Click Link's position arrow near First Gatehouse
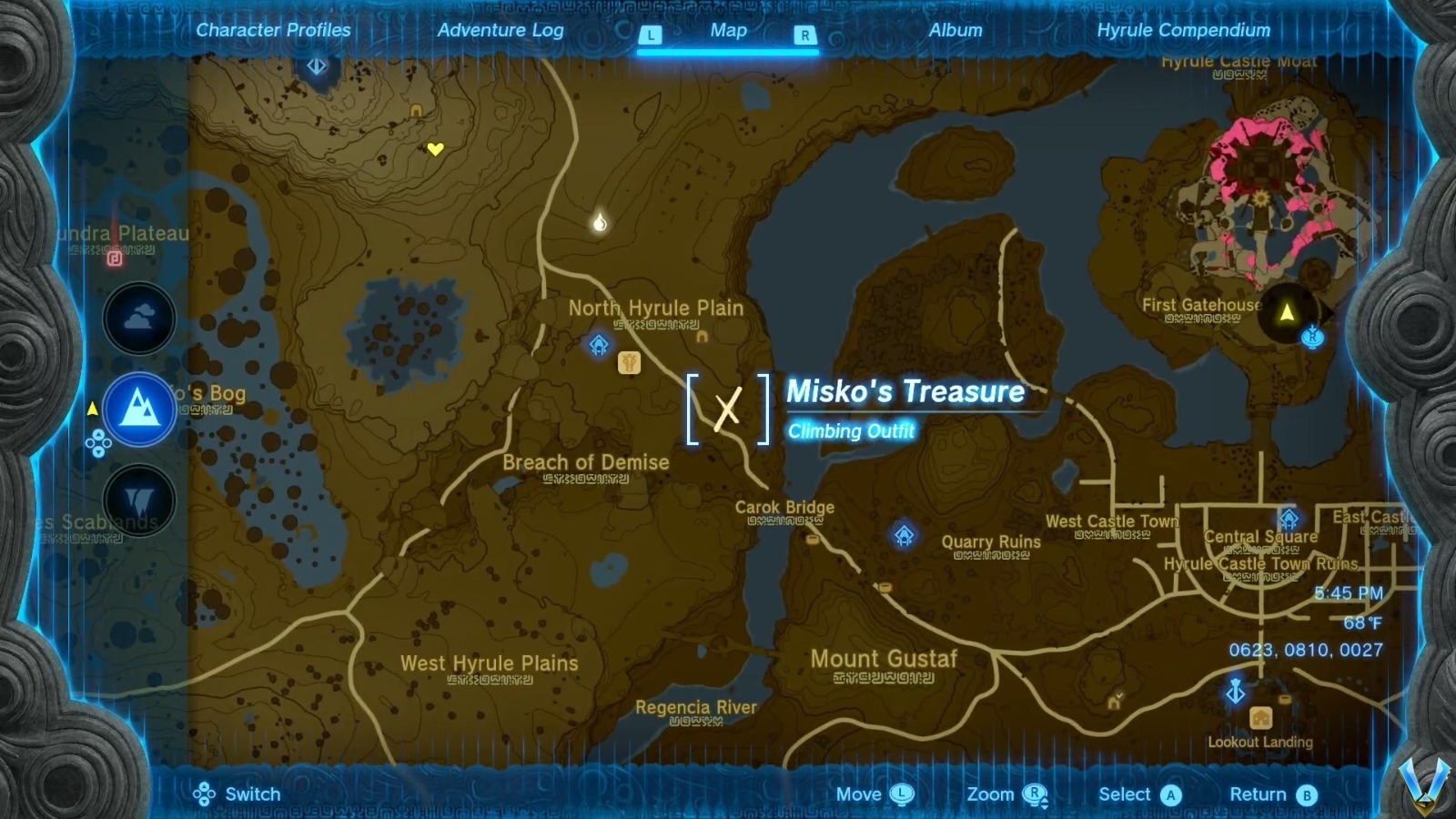Image resolution: width=1456 pixels, height=819 pixels. [1286, 314]
